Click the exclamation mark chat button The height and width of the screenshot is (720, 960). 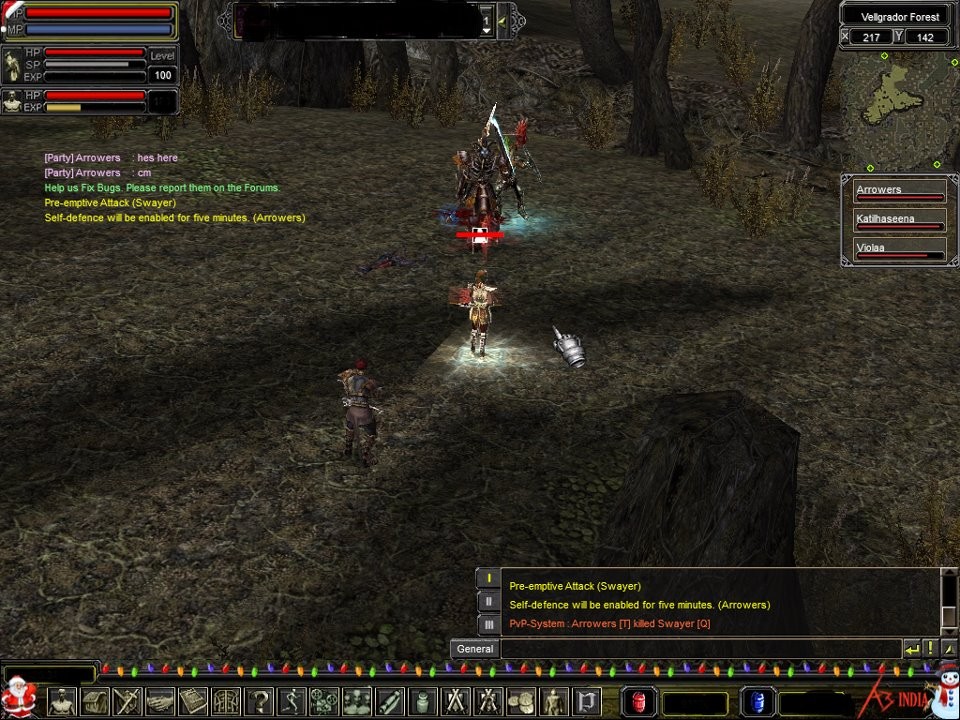tap(929, 648)
